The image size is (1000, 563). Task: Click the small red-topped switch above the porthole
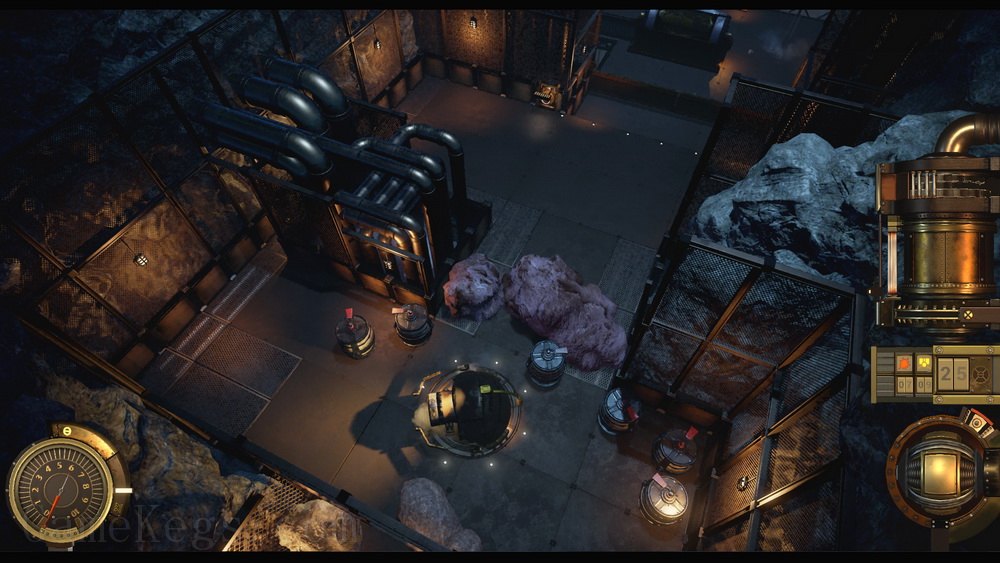977,423
